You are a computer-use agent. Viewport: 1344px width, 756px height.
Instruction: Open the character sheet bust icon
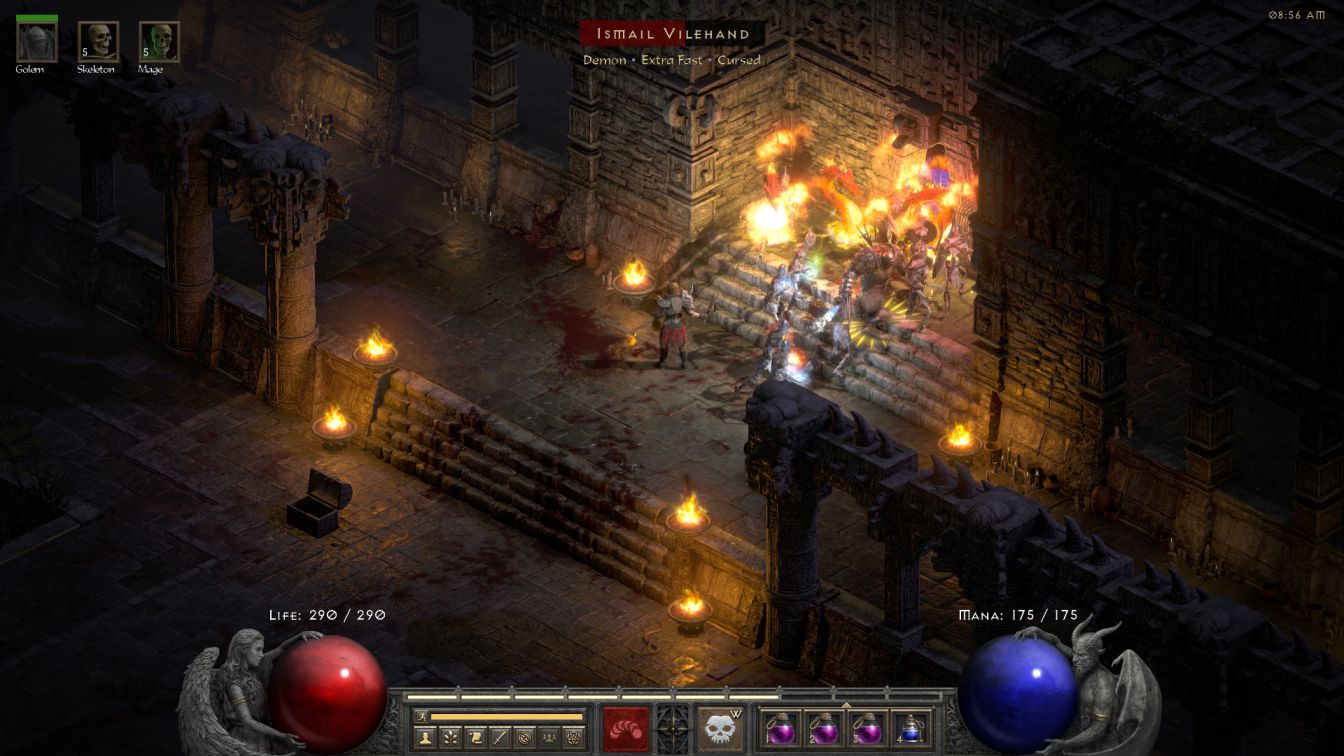426,738
